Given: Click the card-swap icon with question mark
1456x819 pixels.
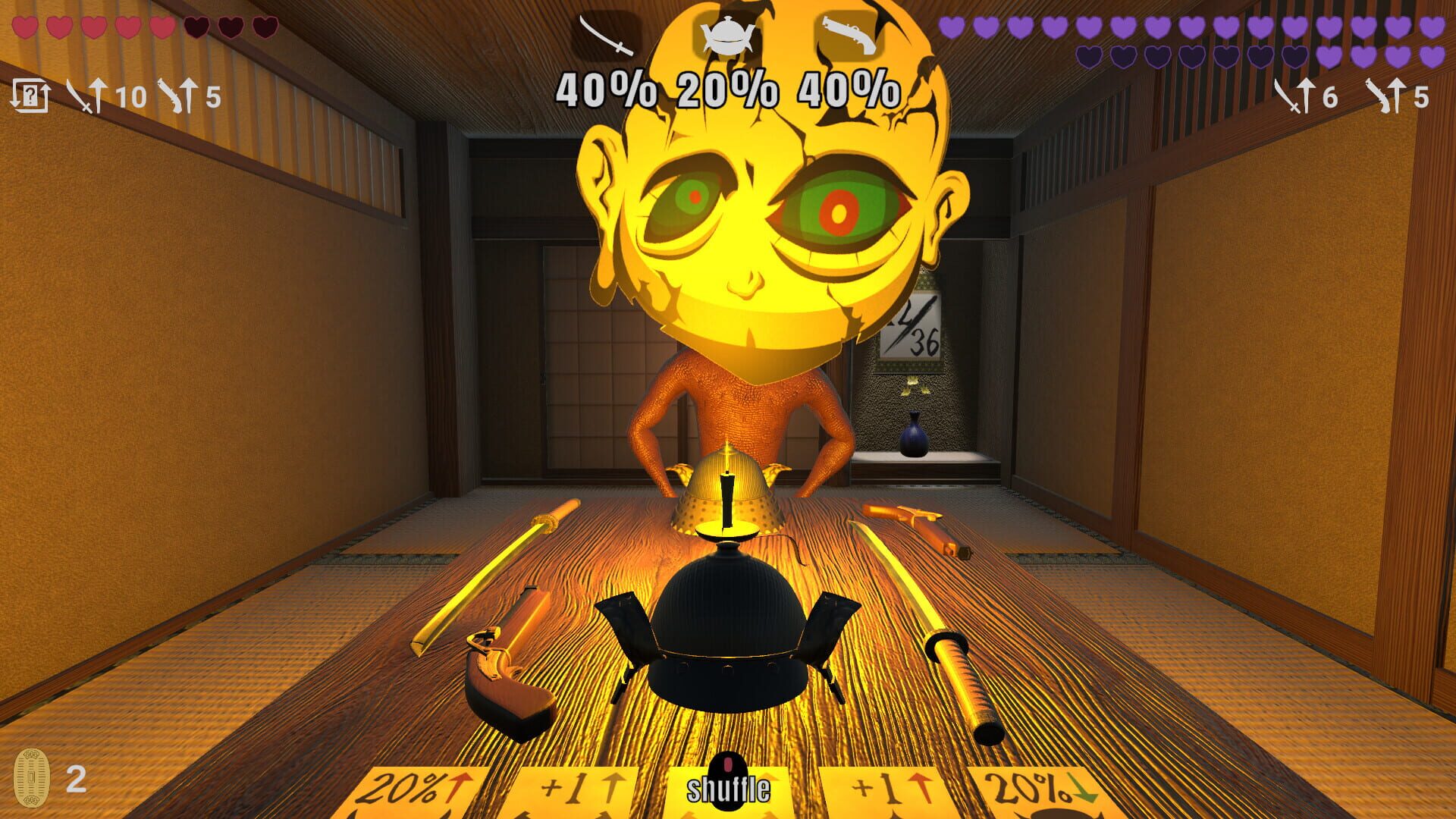Looking at the screenshot, I should pos(31,96).
